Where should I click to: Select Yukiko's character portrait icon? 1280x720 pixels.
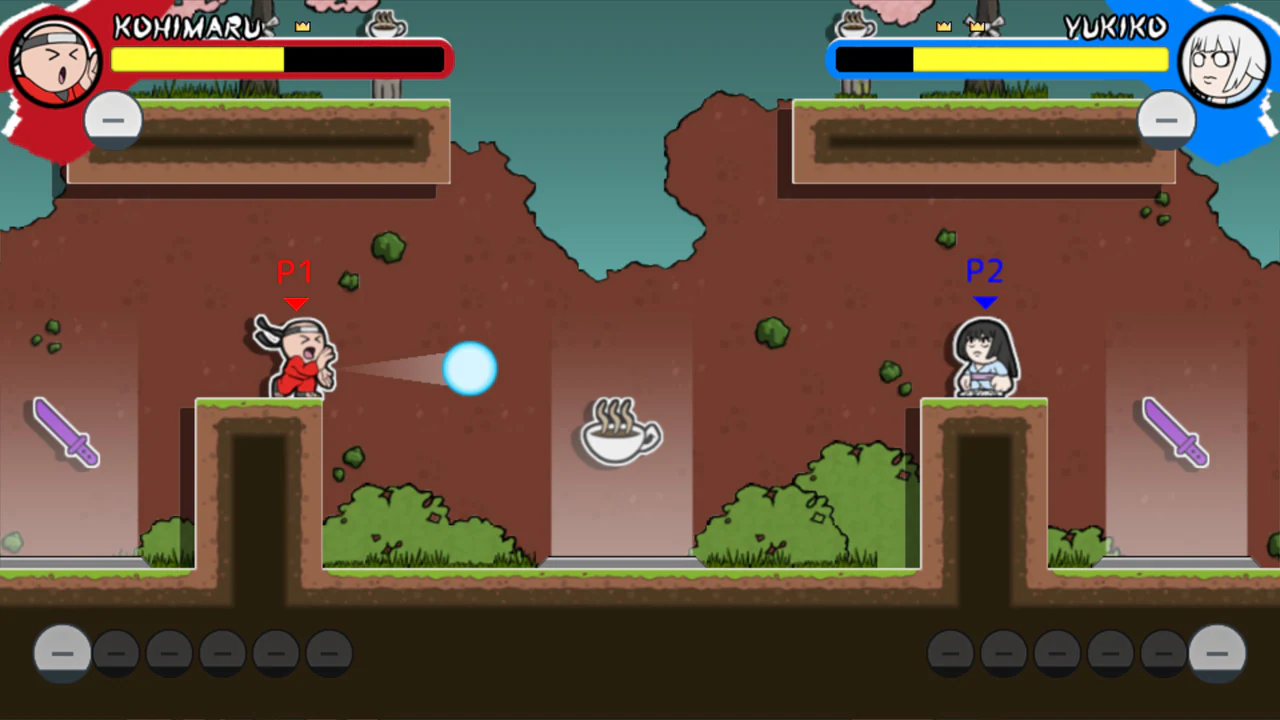[1224, 60]
